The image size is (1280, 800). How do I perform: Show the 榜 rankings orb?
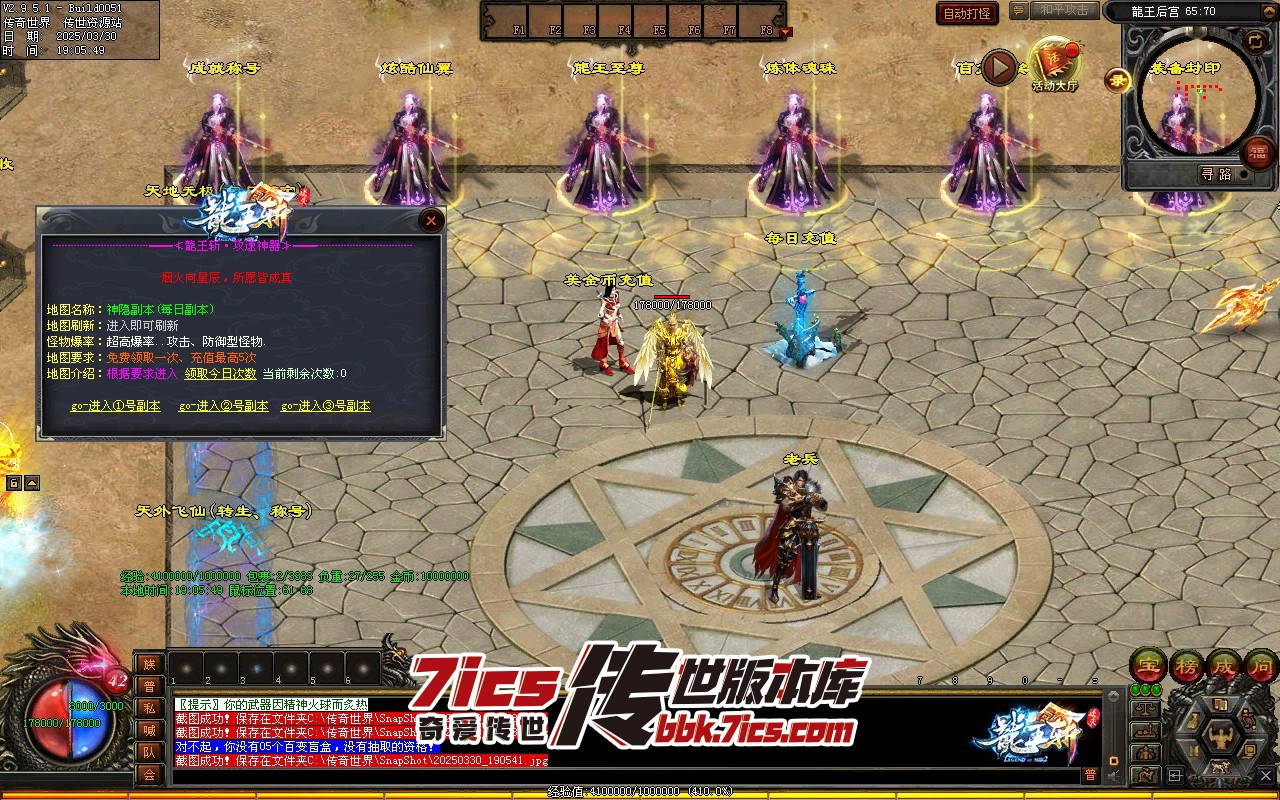[1186, 665]
